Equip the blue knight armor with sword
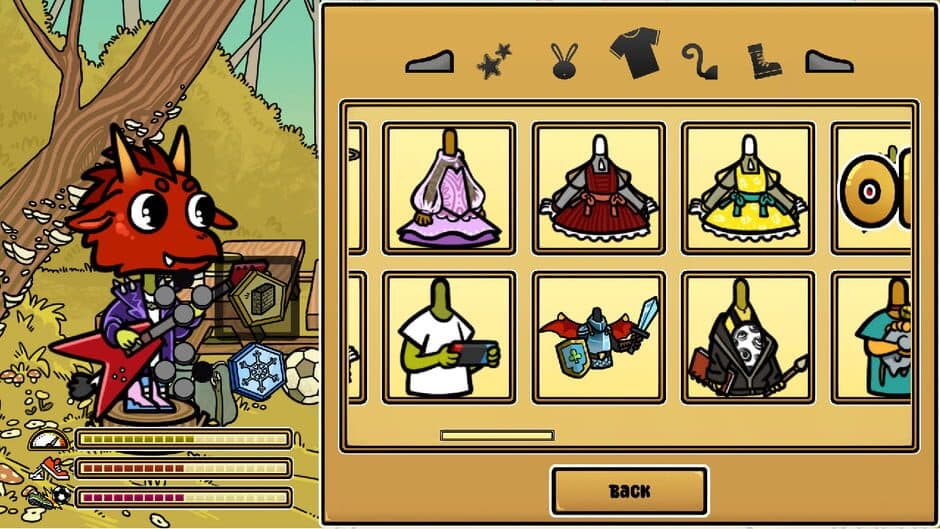The image size is (940, 529). (598, 337)
